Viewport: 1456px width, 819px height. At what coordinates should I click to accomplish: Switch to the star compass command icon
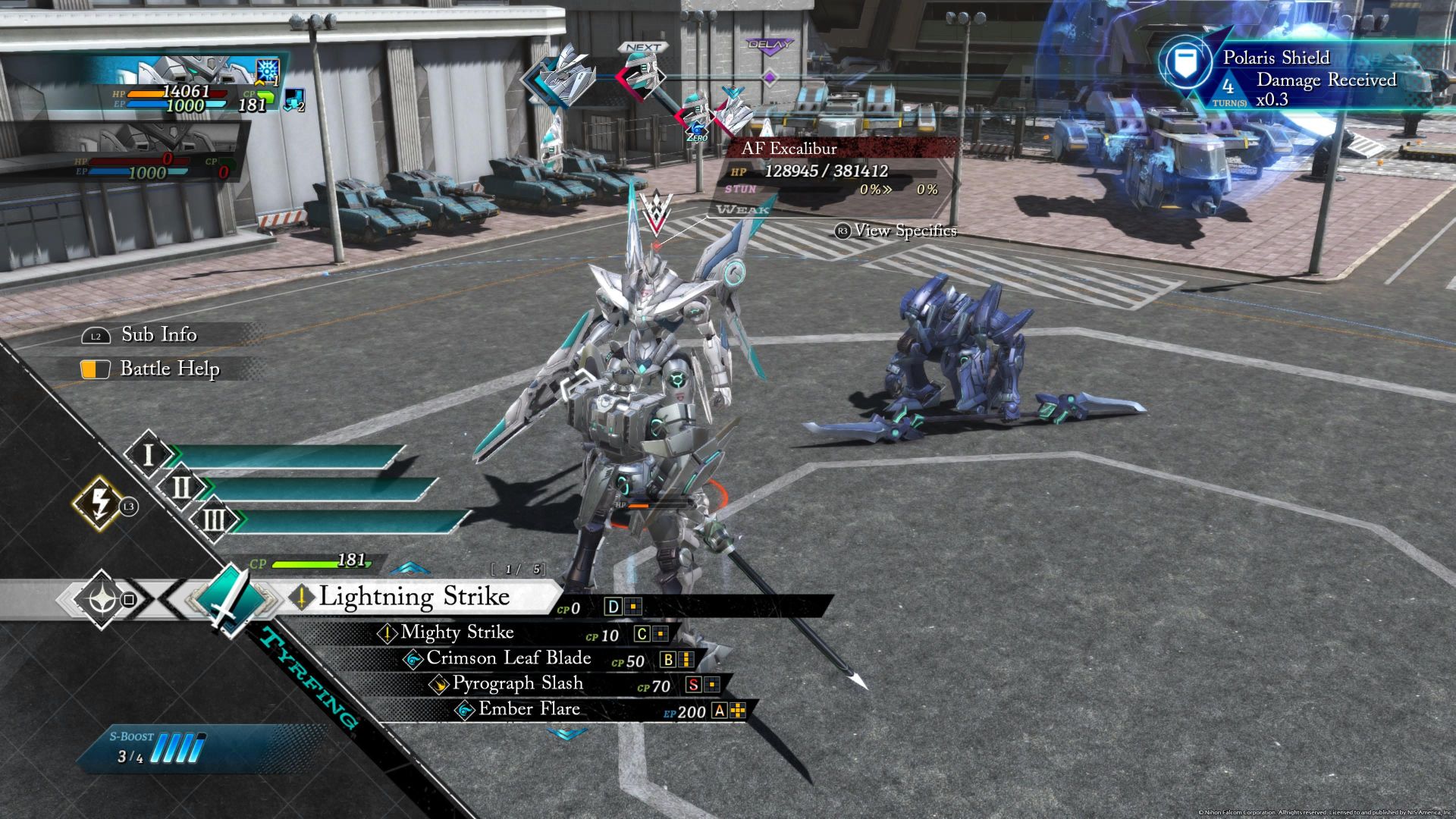tap(102, 600)
